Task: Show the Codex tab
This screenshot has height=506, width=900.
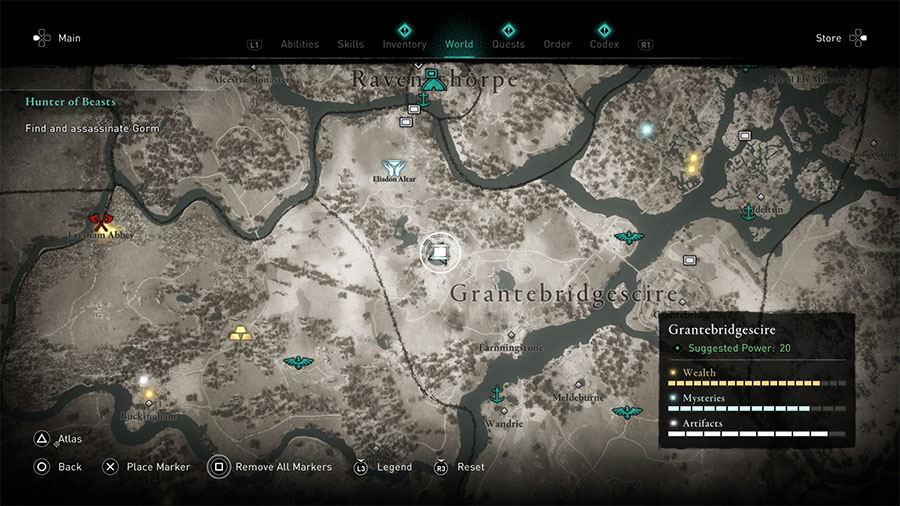Action: [x=604, y=44]
